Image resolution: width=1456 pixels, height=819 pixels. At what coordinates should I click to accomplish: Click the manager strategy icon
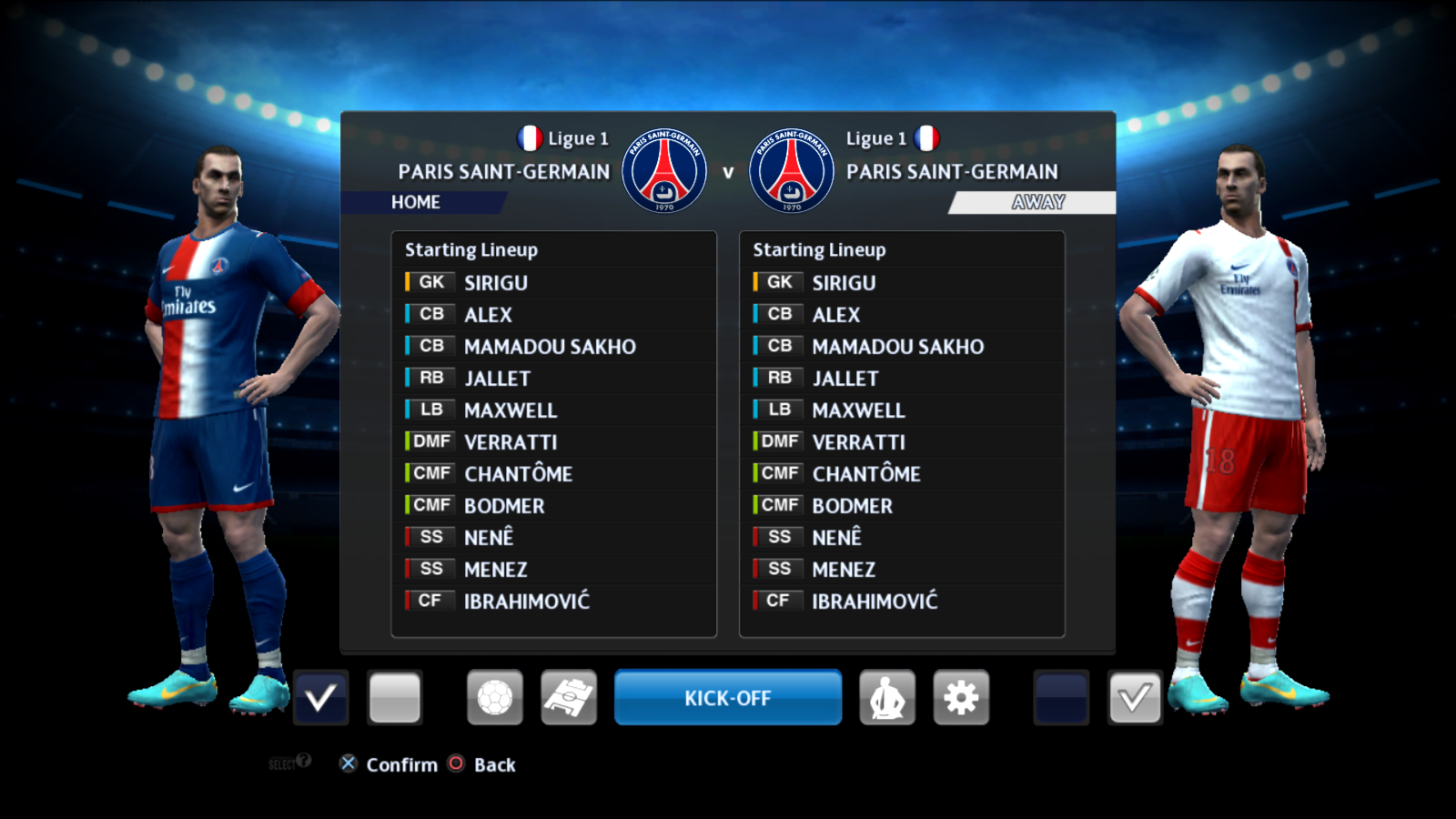[887, 698]
